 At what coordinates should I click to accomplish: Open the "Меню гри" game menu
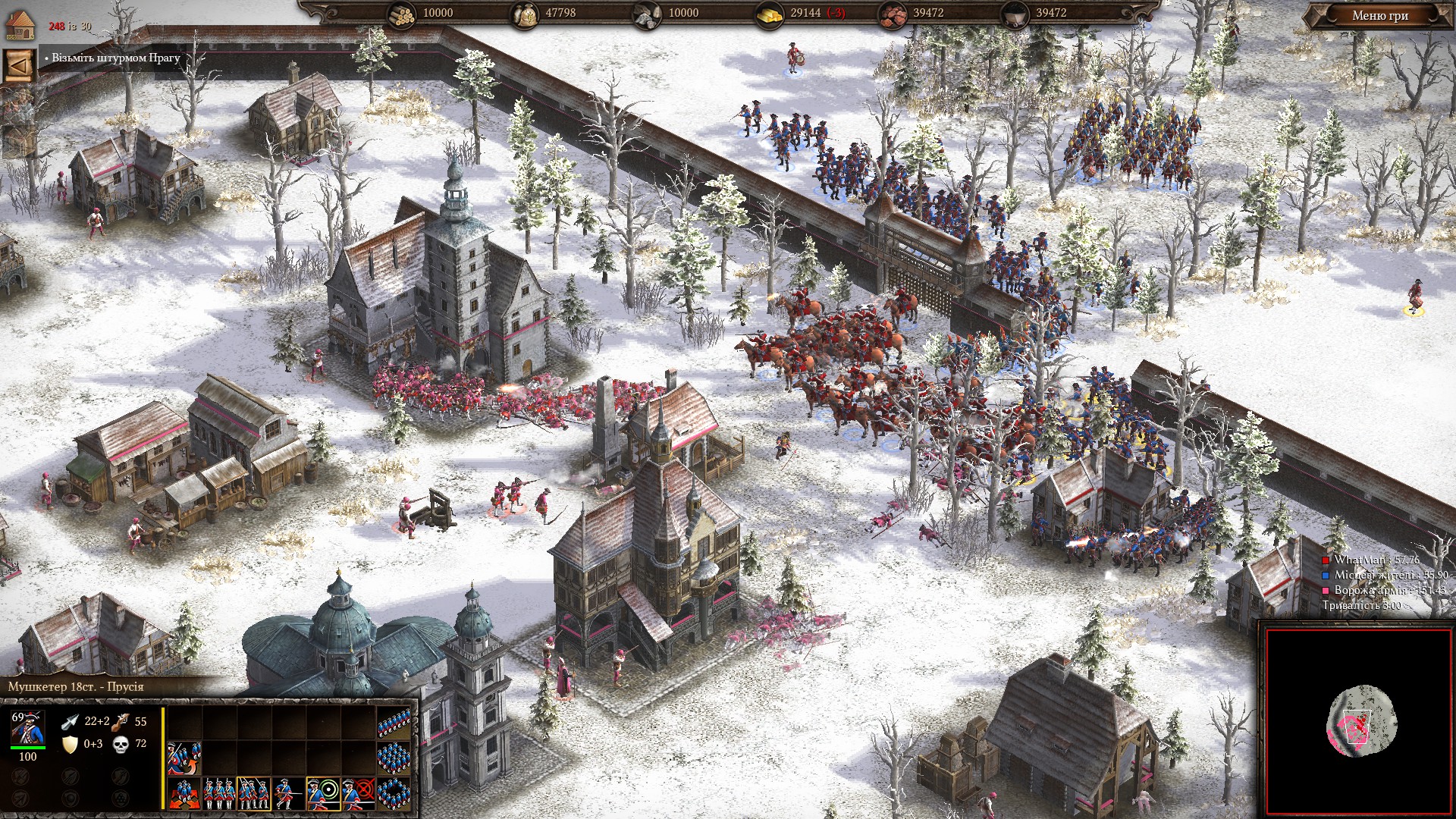click(x=1379, y=15)
